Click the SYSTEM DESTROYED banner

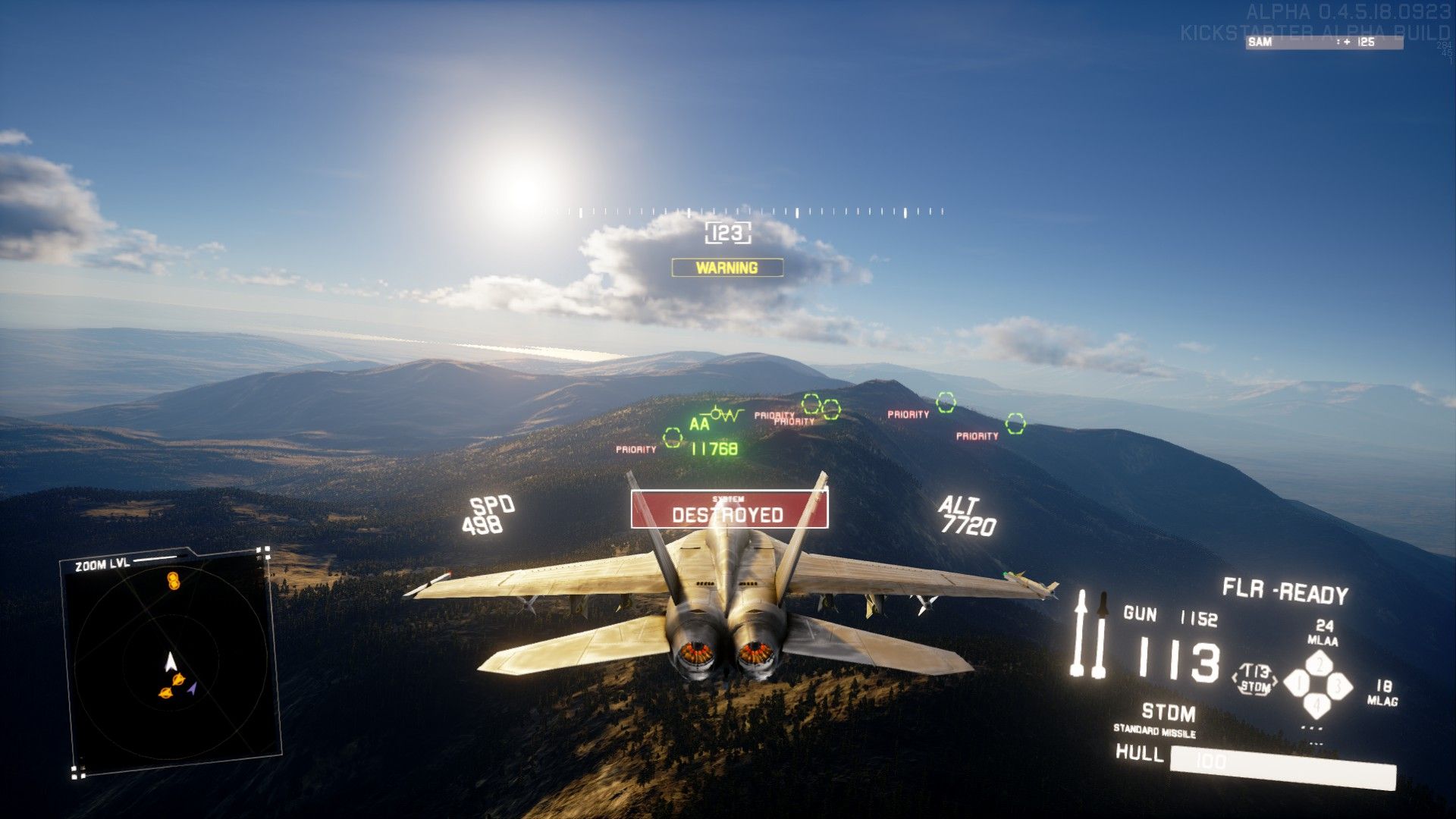(727, 510)
